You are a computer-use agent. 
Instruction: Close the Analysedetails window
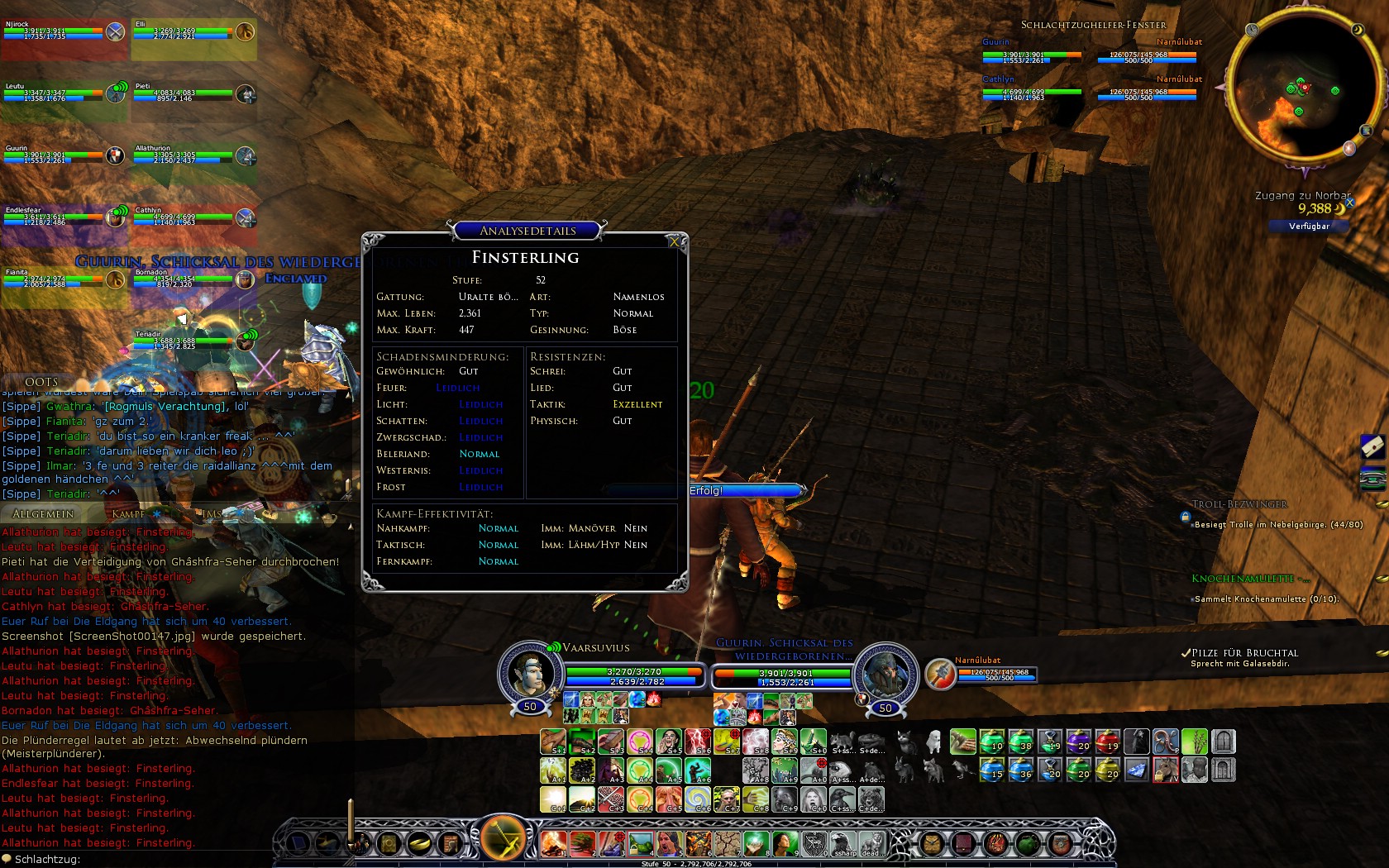[x=675, y=241]
